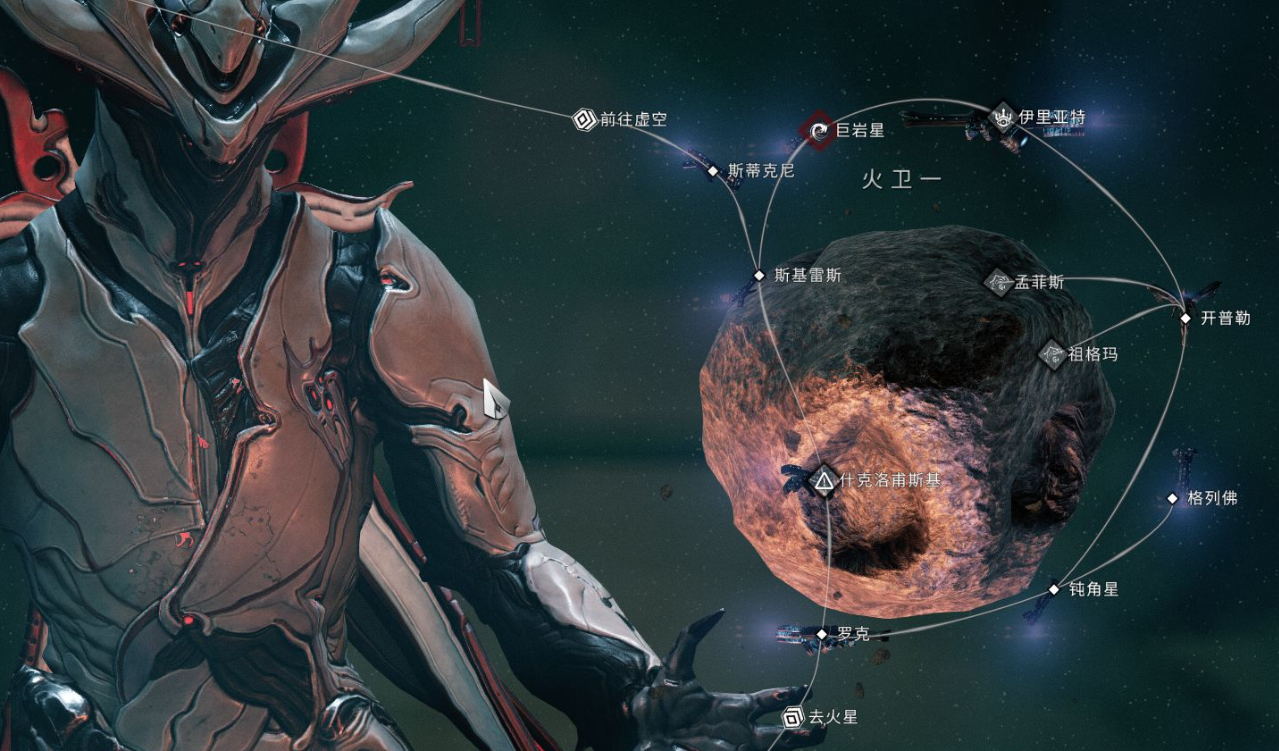Choose the 祖格玛 mission node

click(1052, 354)
